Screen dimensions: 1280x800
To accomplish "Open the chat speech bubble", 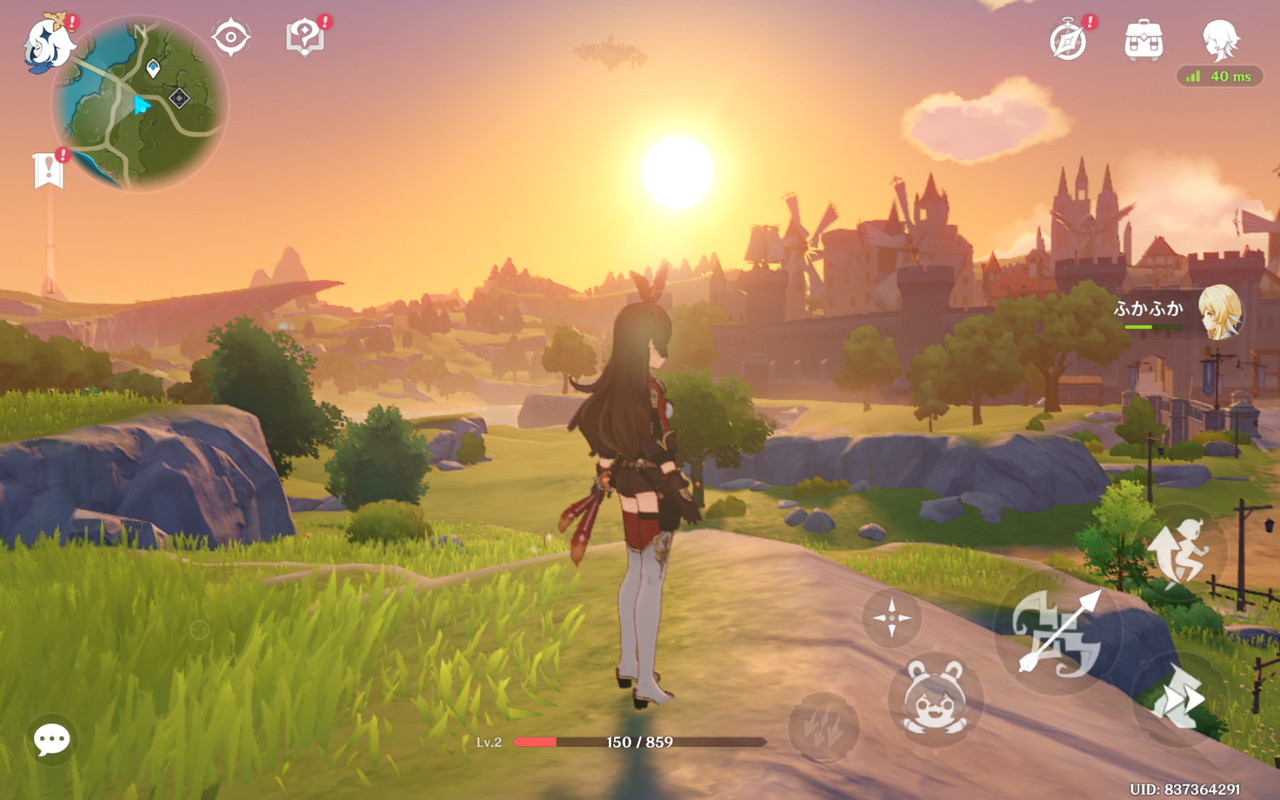I will [51, 740].
